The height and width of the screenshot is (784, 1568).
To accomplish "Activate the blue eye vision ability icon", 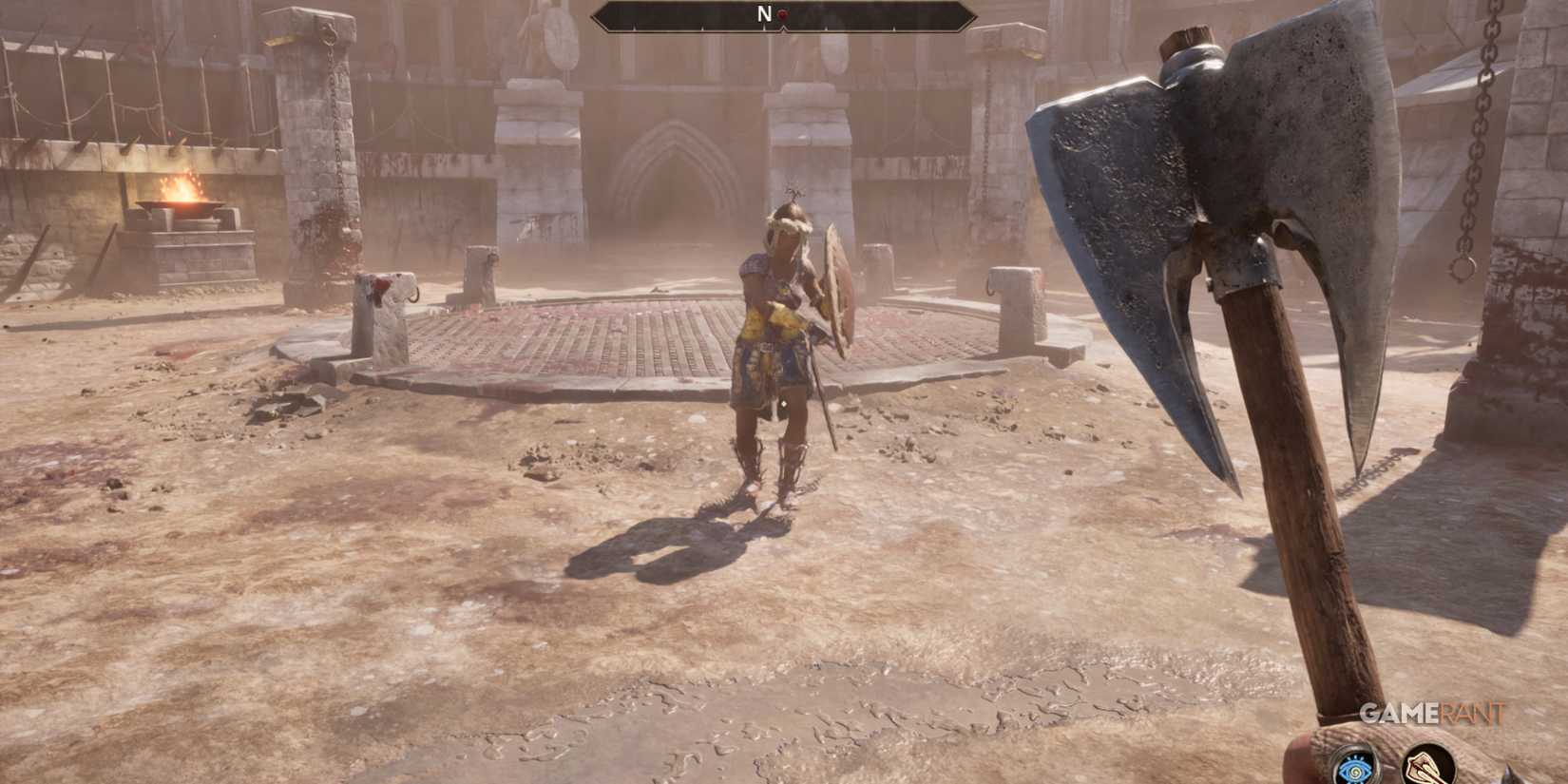I will (1354, 770).
